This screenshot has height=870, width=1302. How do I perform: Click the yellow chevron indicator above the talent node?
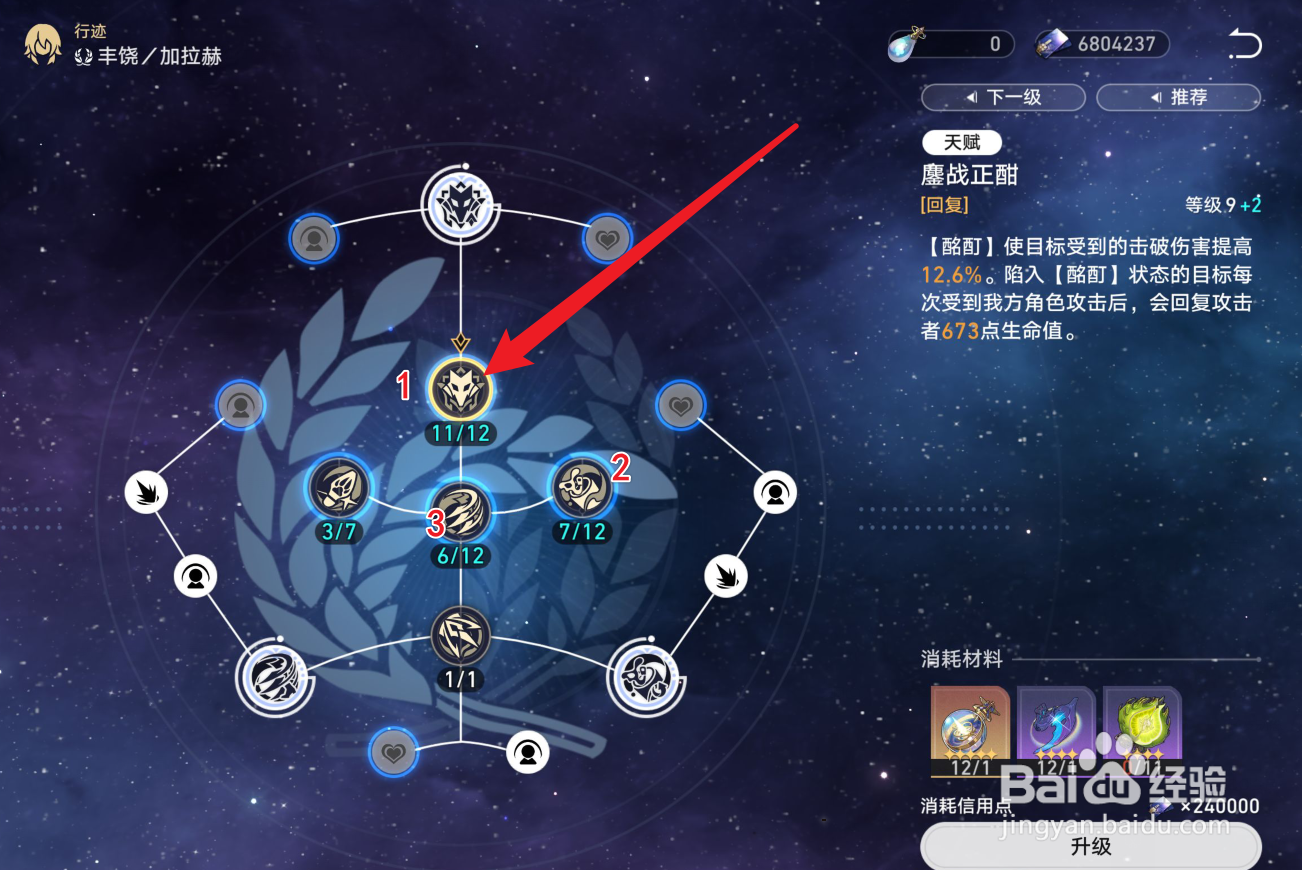pos(459,341)
